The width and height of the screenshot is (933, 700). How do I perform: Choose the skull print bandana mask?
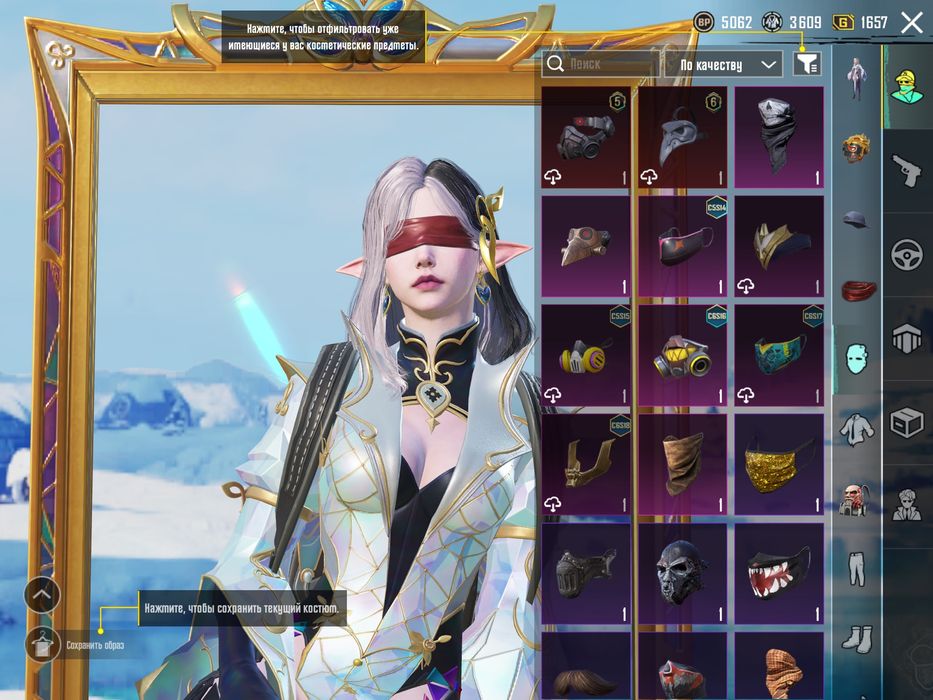click(779, 138)
